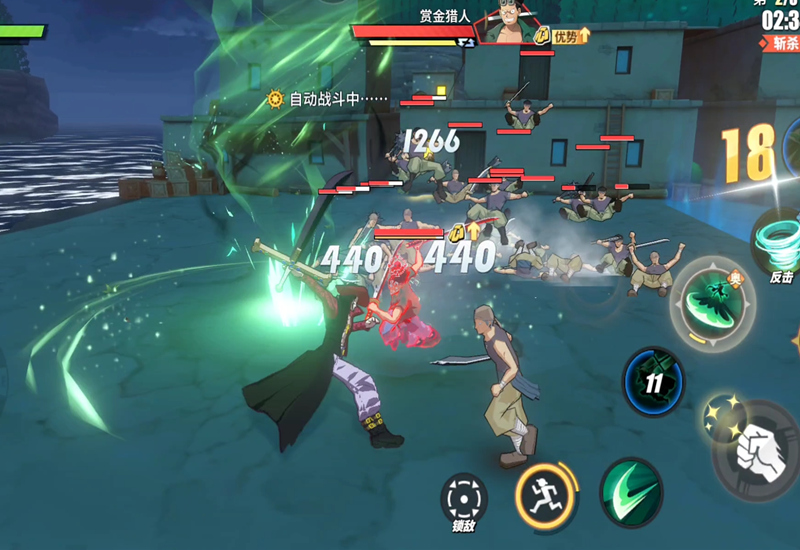Screen dimensions: 800x550
Task: Toggle the 锁敌 lock-on target button
Action: tap(464, 499)
